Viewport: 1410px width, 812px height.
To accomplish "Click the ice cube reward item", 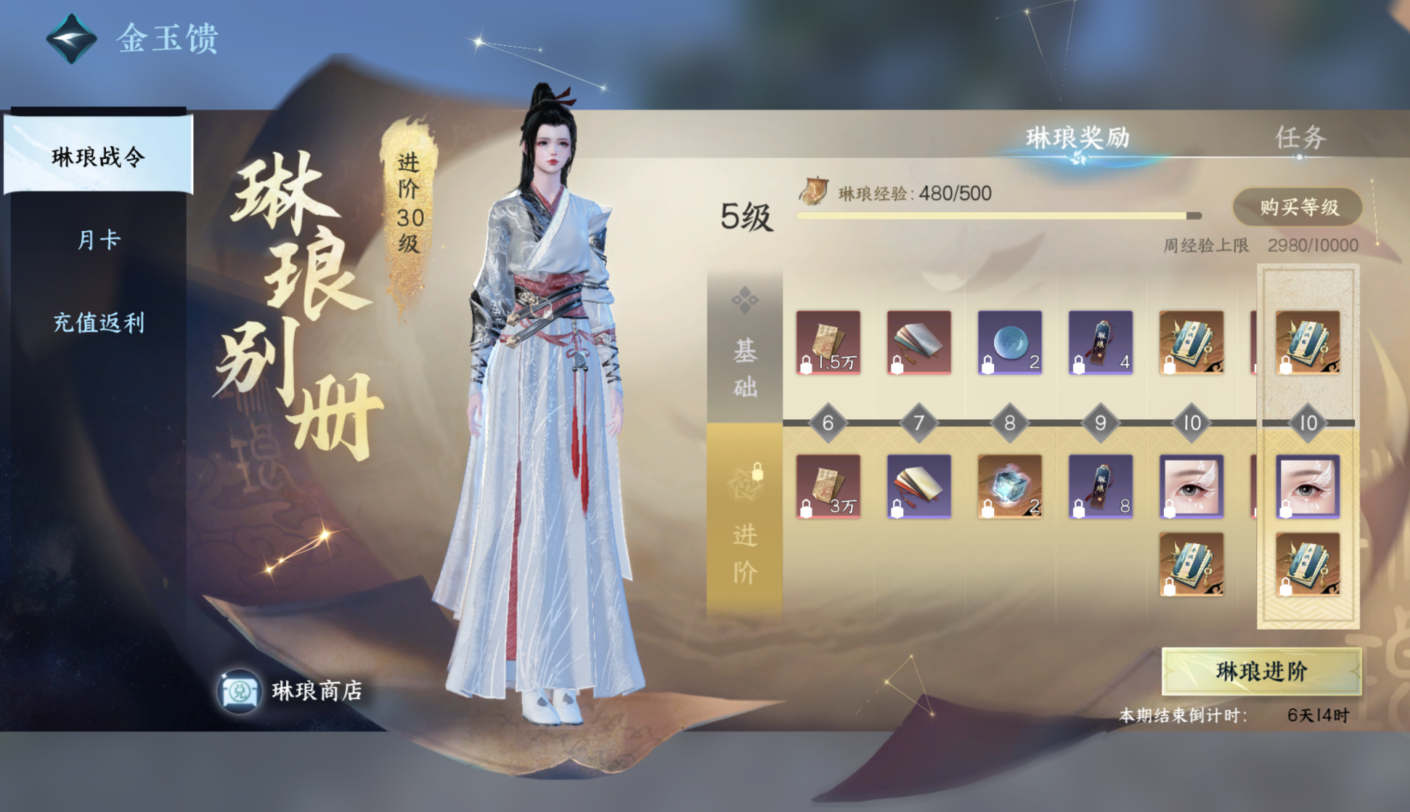I will pyautogui.click(x=1010, y=488).
